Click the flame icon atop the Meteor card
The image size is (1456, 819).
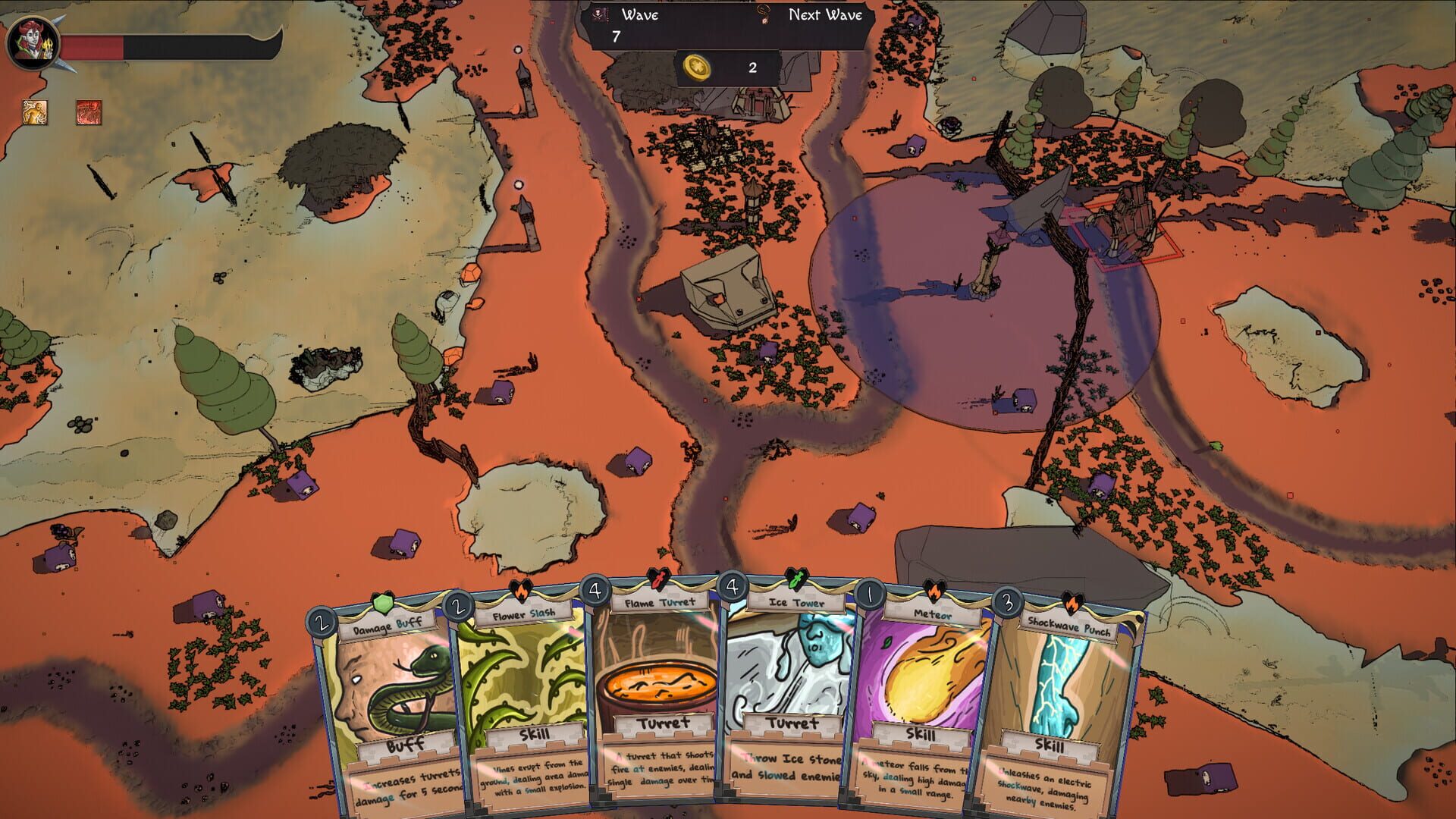(934, 589)
